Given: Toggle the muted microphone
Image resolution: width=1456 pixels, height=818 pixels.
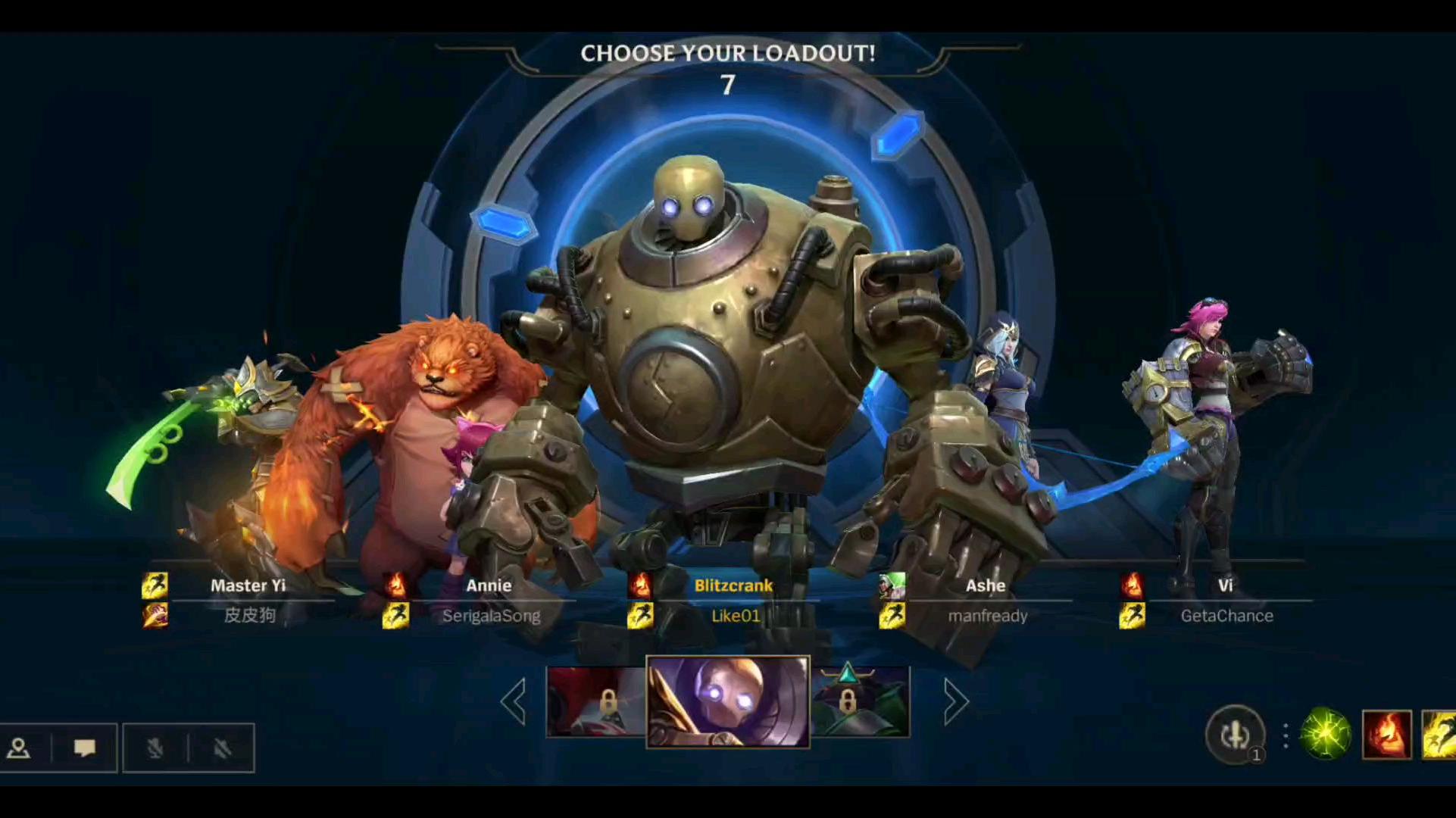Looking at the screenshot, I should pos(155,748).
